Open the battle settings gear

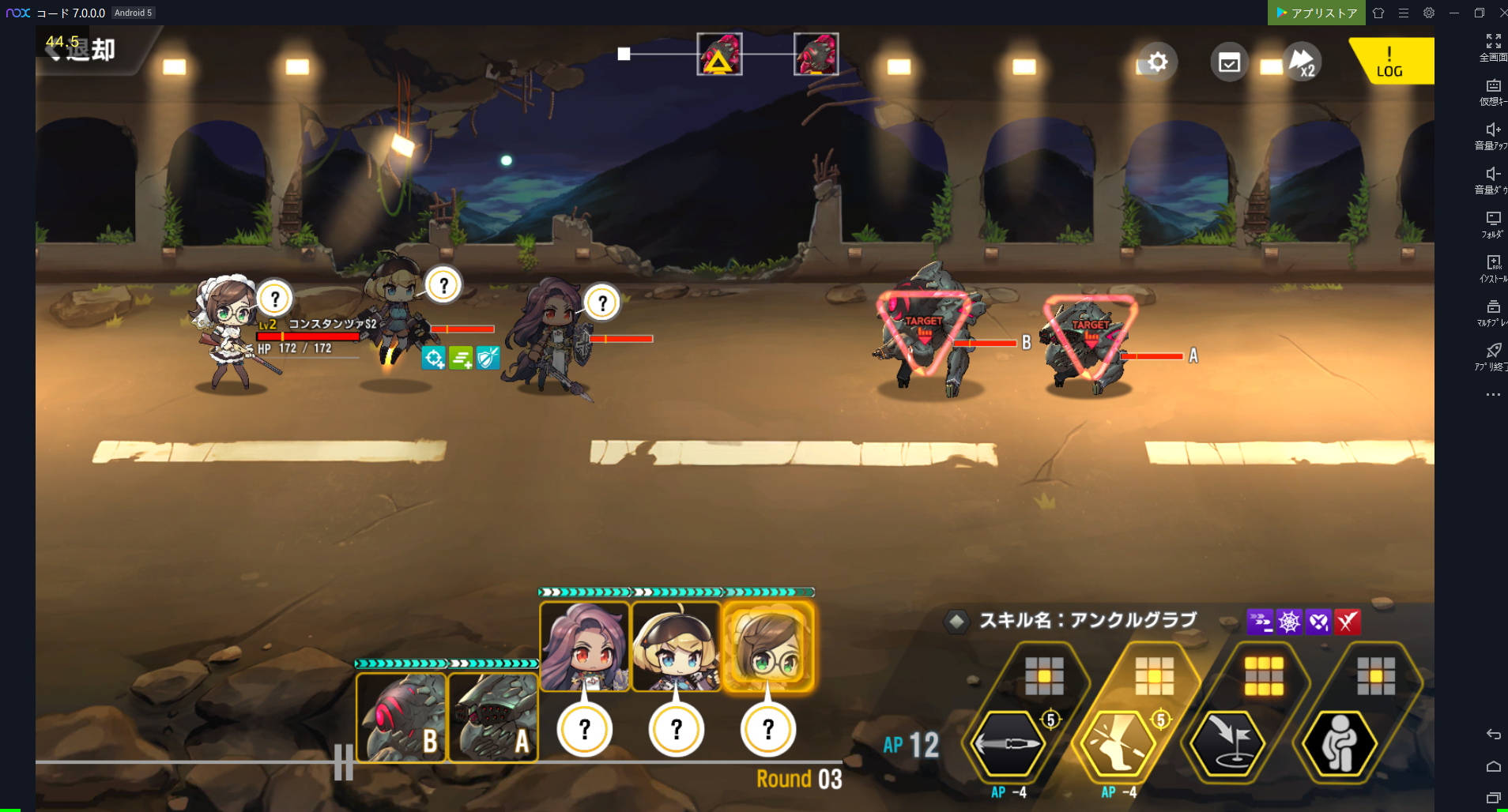1157,62
